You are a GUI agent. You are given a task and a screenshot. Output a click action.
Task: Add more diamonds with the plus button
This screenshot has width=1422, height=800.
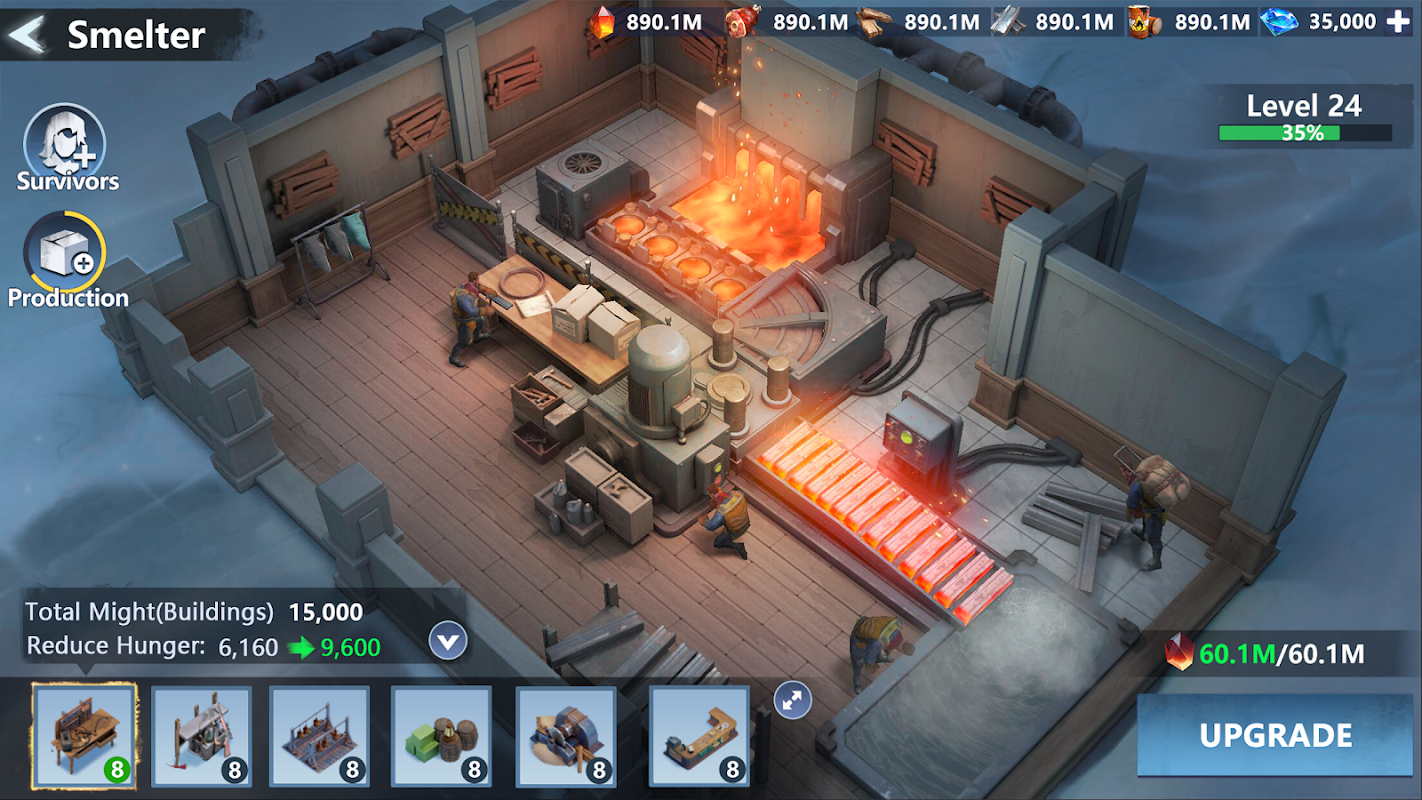pos(1397,22)
